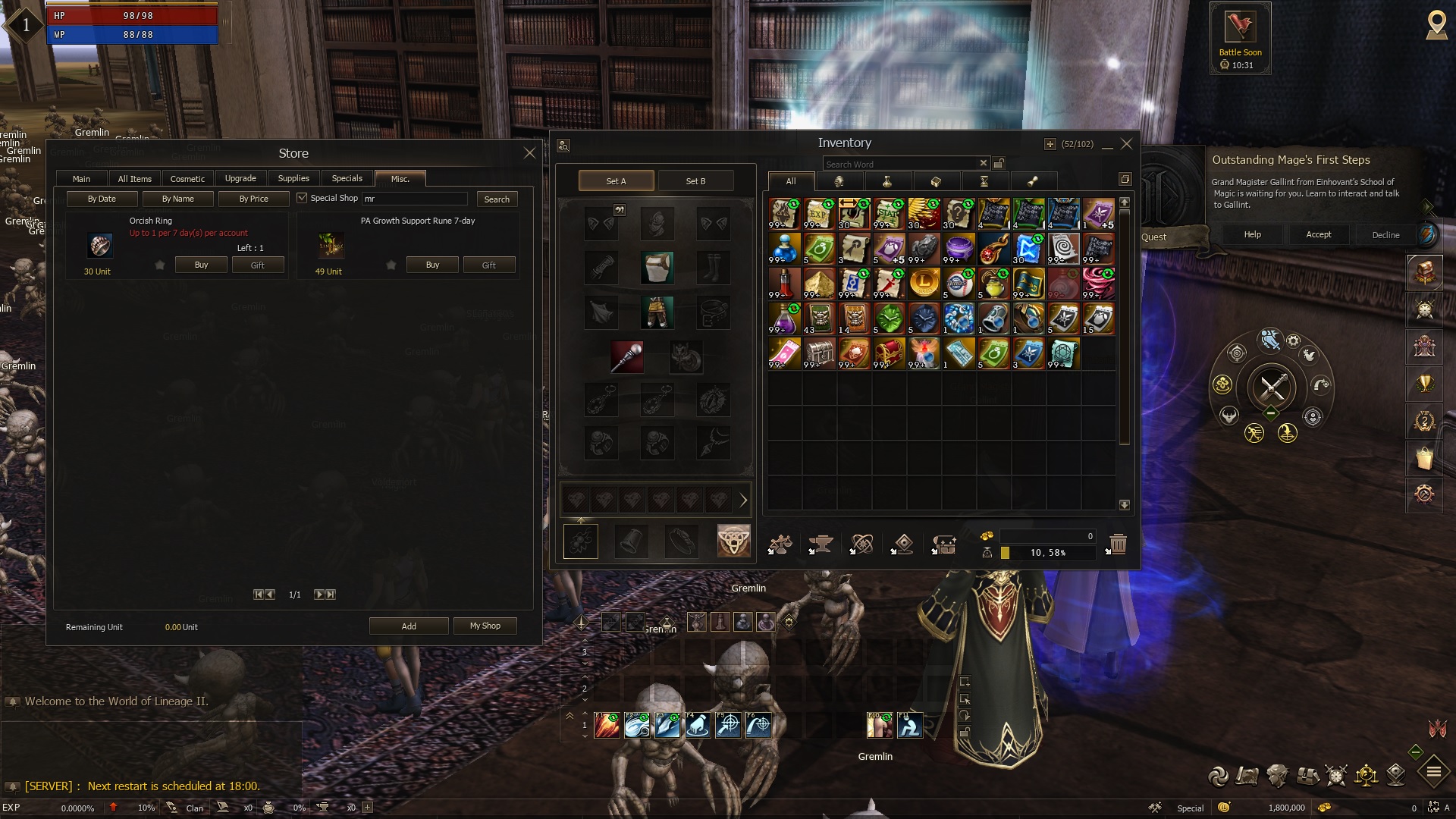Select the equipped staff weapon slot
This screenshot has width=1456, height=819.
pos(627,356)
